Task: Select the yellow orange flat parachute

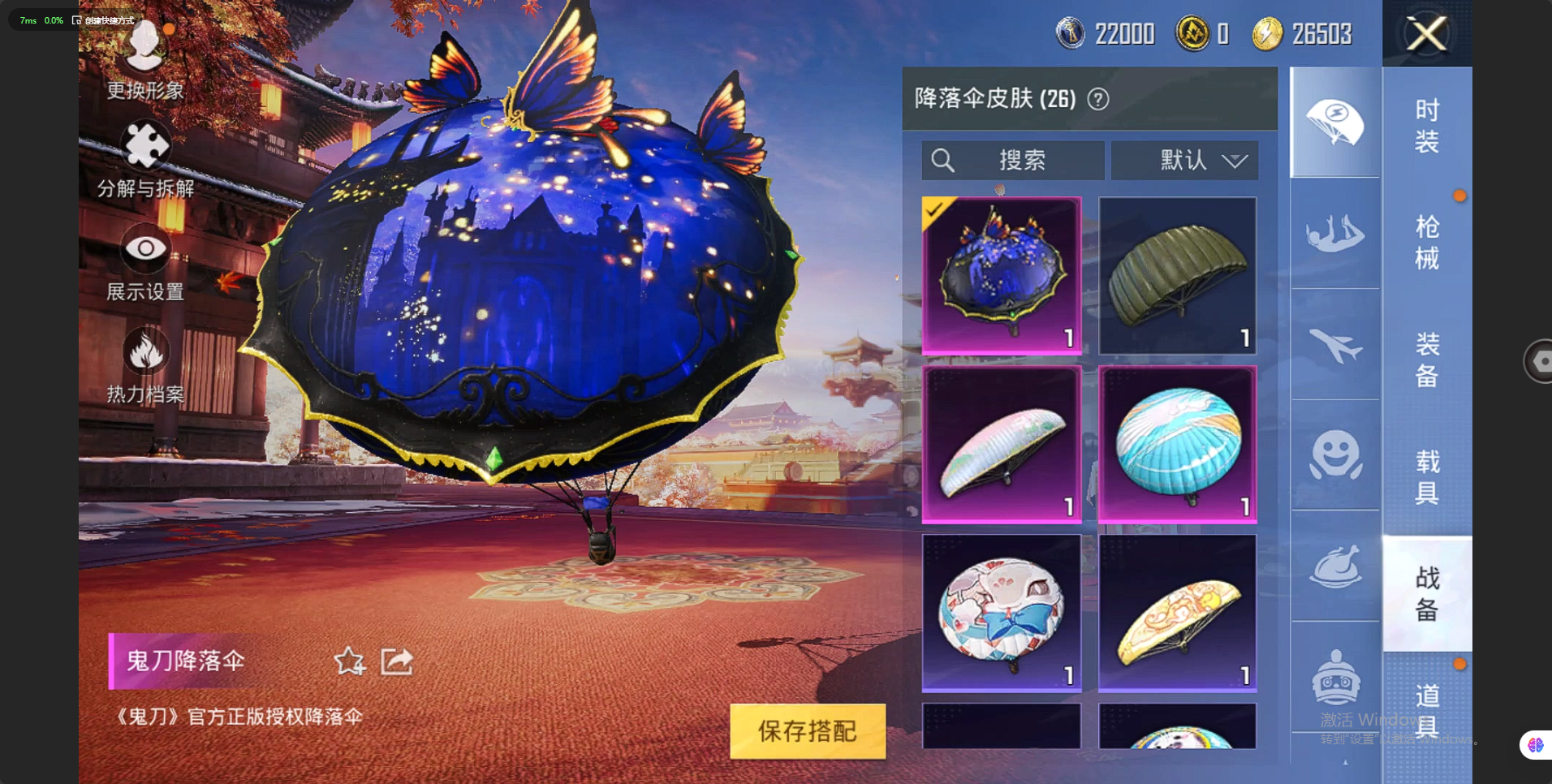Action: pos(1177,613)
